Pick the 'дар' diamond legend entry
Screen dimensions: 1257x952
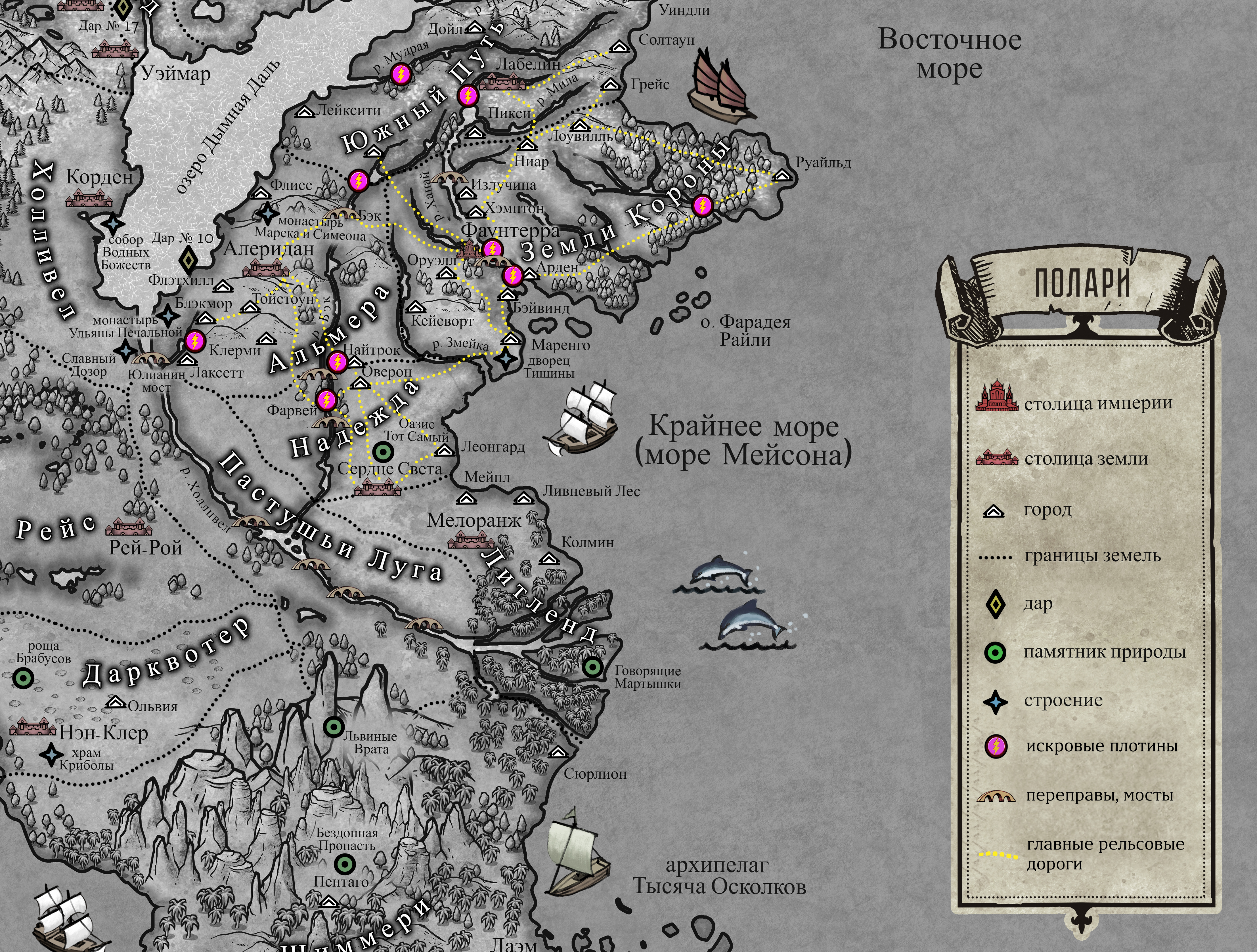tap(997, 605)
